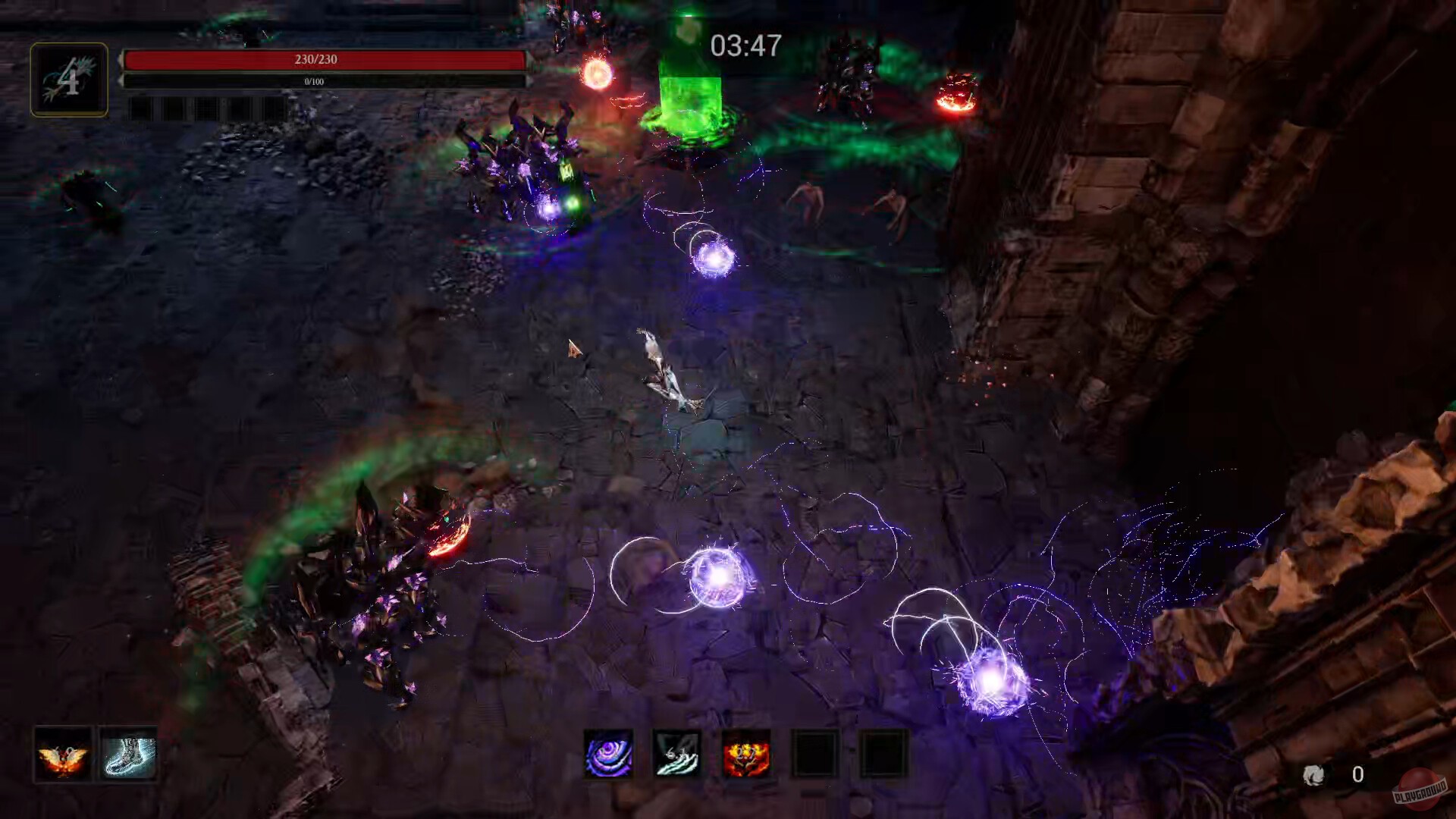Expand the match timer showing 03:47
This screenshot has height=819, width=1456.
click(x=745, y=46)
